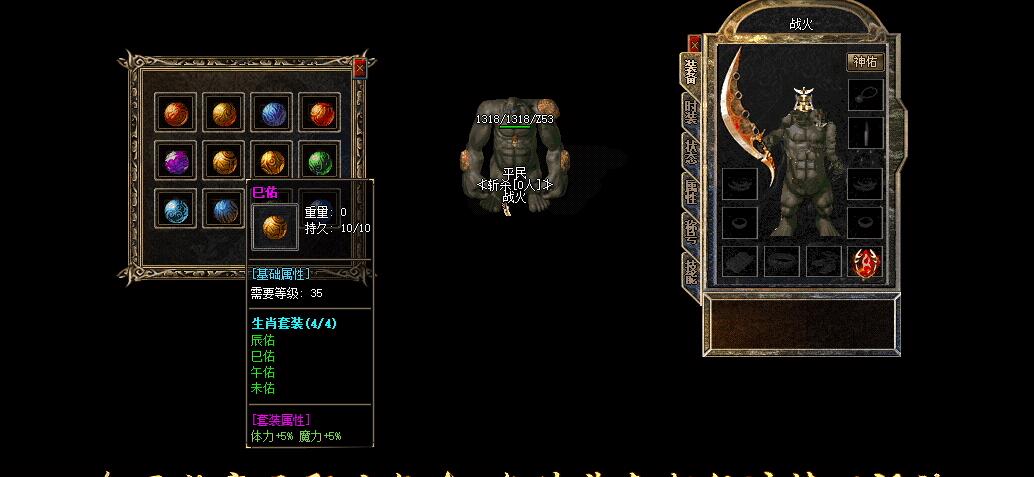Image resolution: width=1034 pixels, height=477 pixels.
Task: Pick the light-blue swirl orb
Action: pos(177,209)
